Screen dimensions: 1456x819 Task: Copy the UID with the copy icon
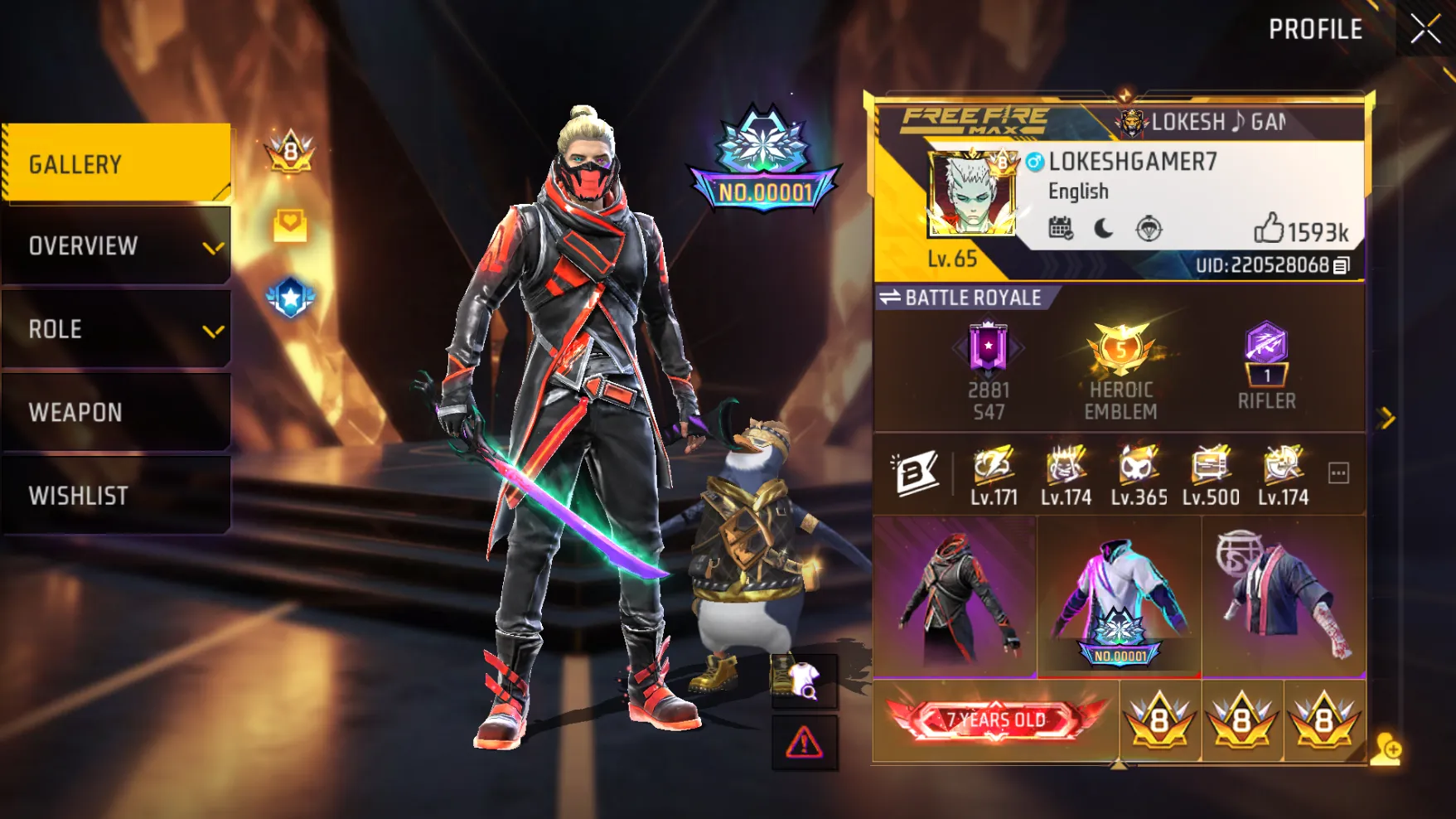1342,265
